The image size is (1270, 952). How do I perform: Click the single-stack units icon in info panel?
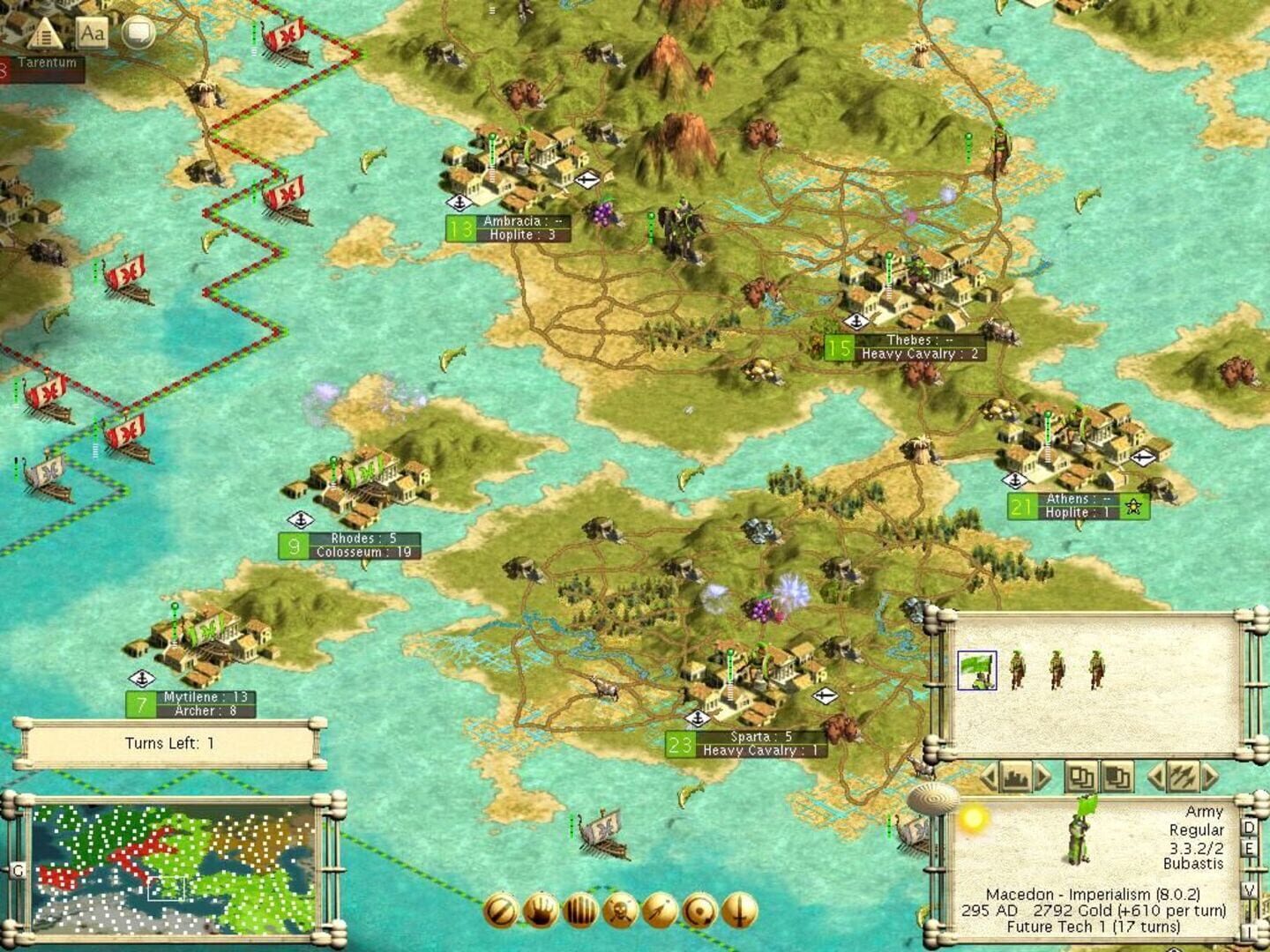pyautogui.click(x=1080, y=777)
